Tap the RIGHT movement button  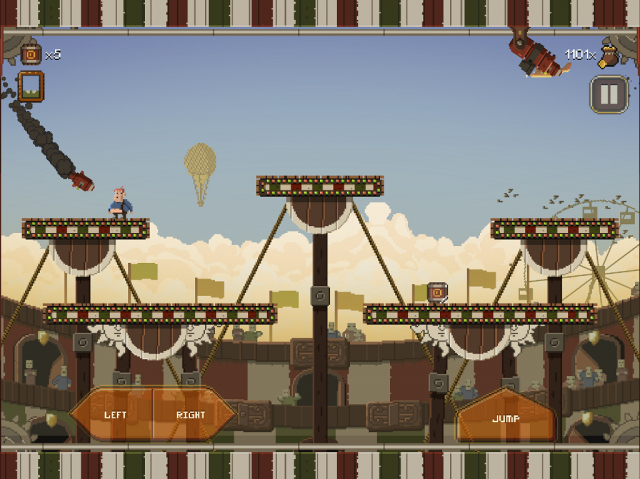click(x=192, y=415)
